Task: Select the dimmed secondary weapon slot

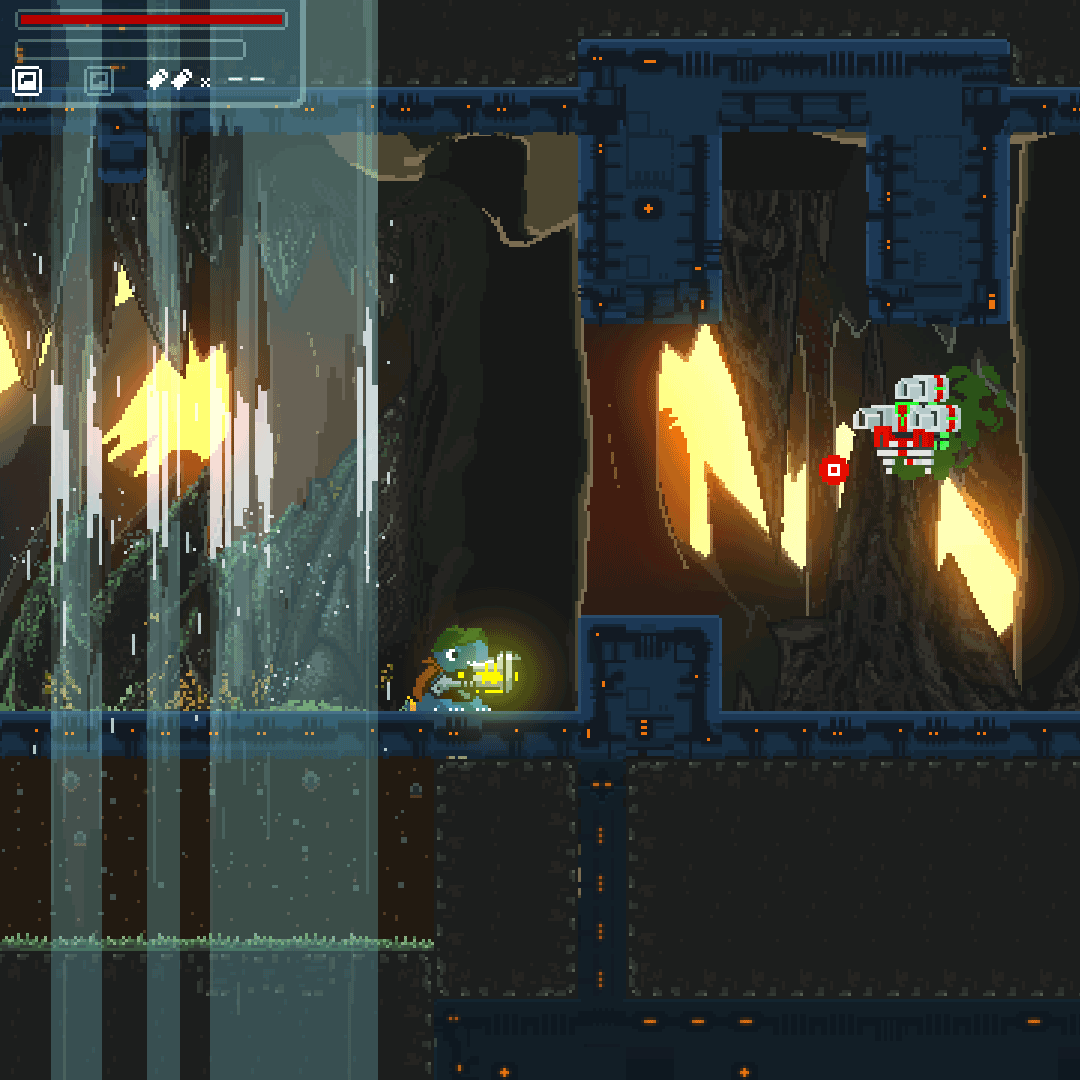Action: [99, 81]
